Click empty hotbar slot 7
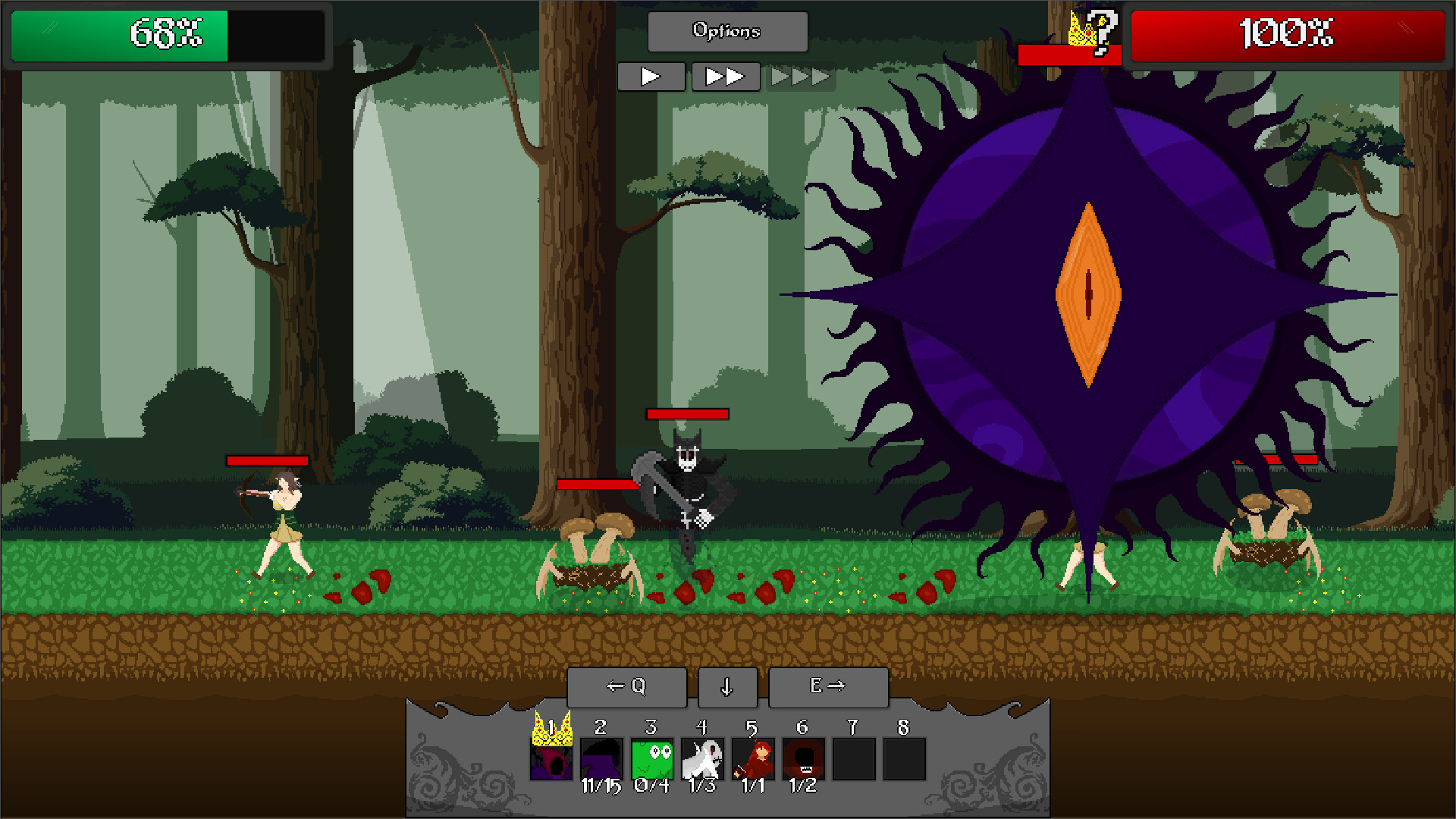This screenshot has width=1456, height=819. pyautogui.click(x=853, y=759)
